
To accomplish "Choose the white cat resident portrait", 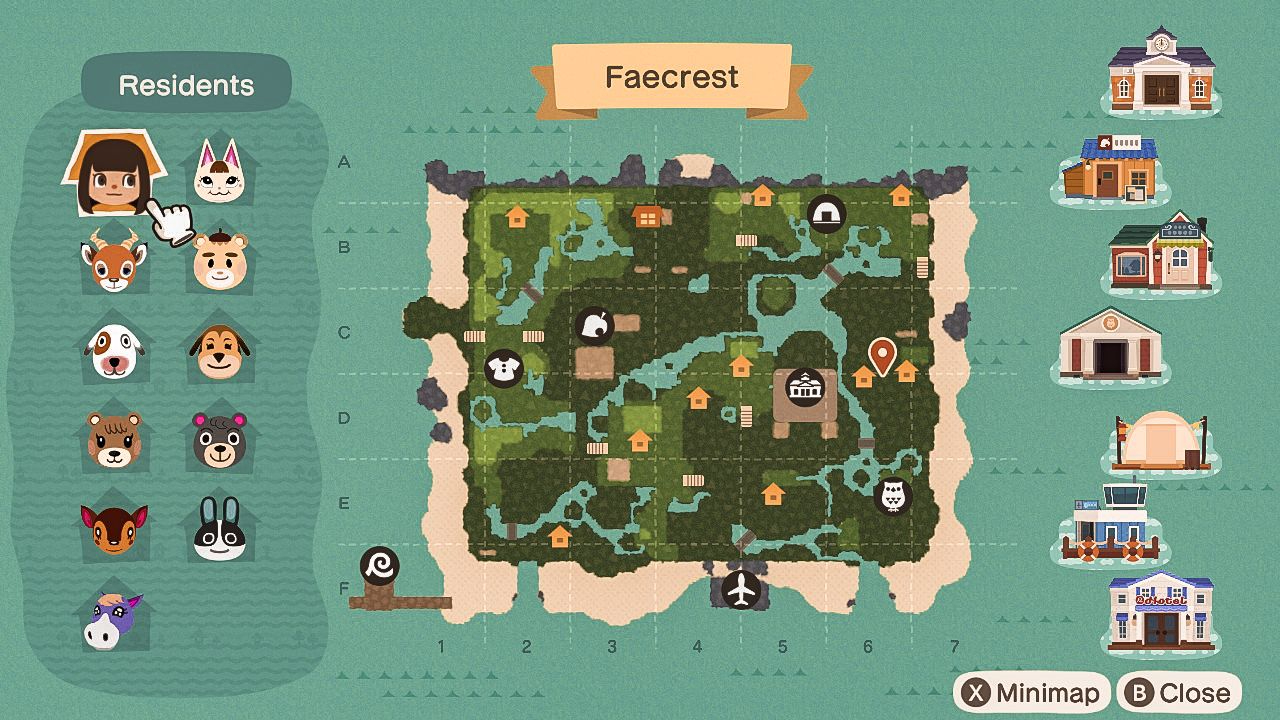I will (x=219, y=172).
